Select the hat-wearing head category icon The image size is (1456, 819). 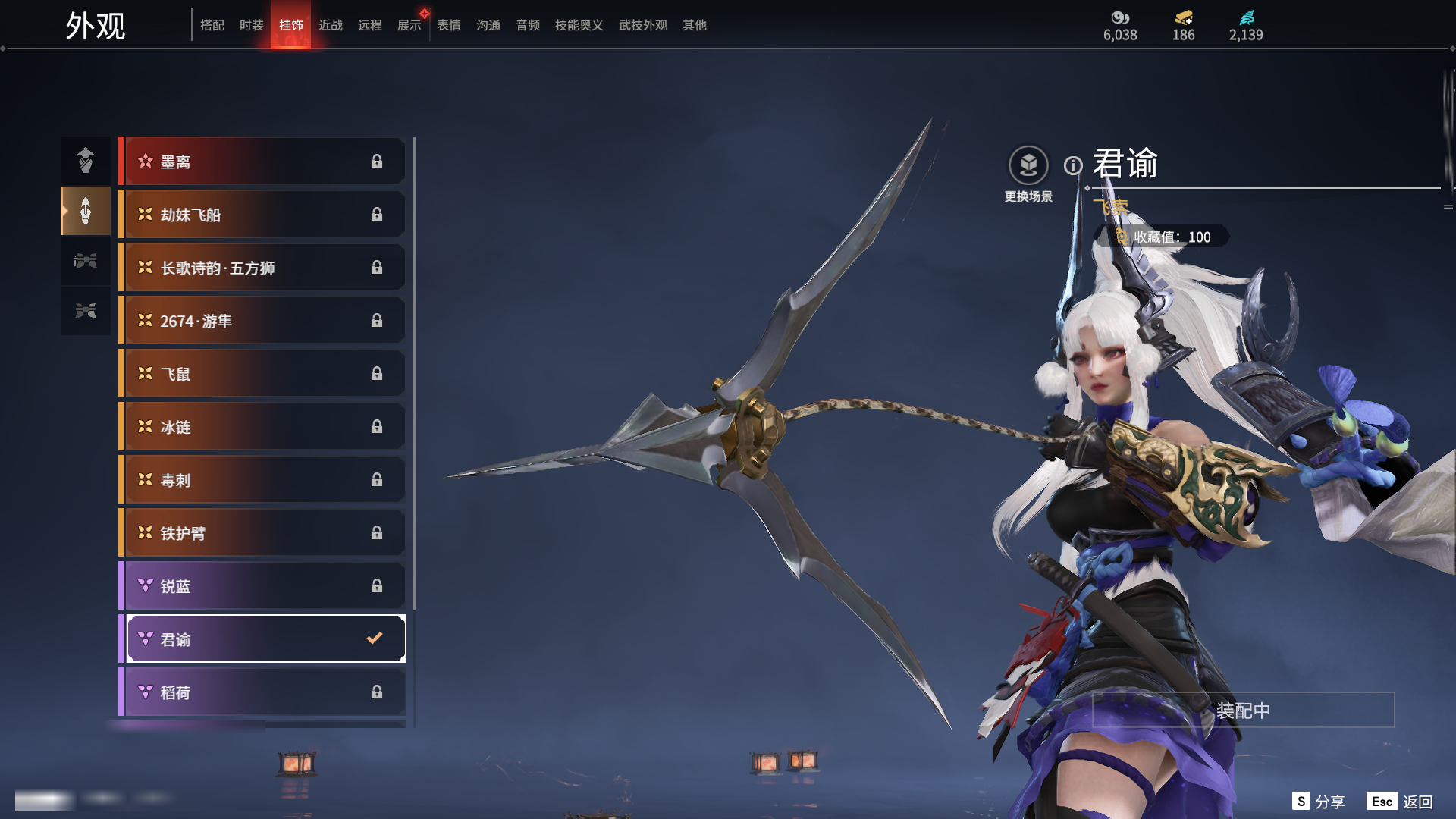click(x=86, y=161)
